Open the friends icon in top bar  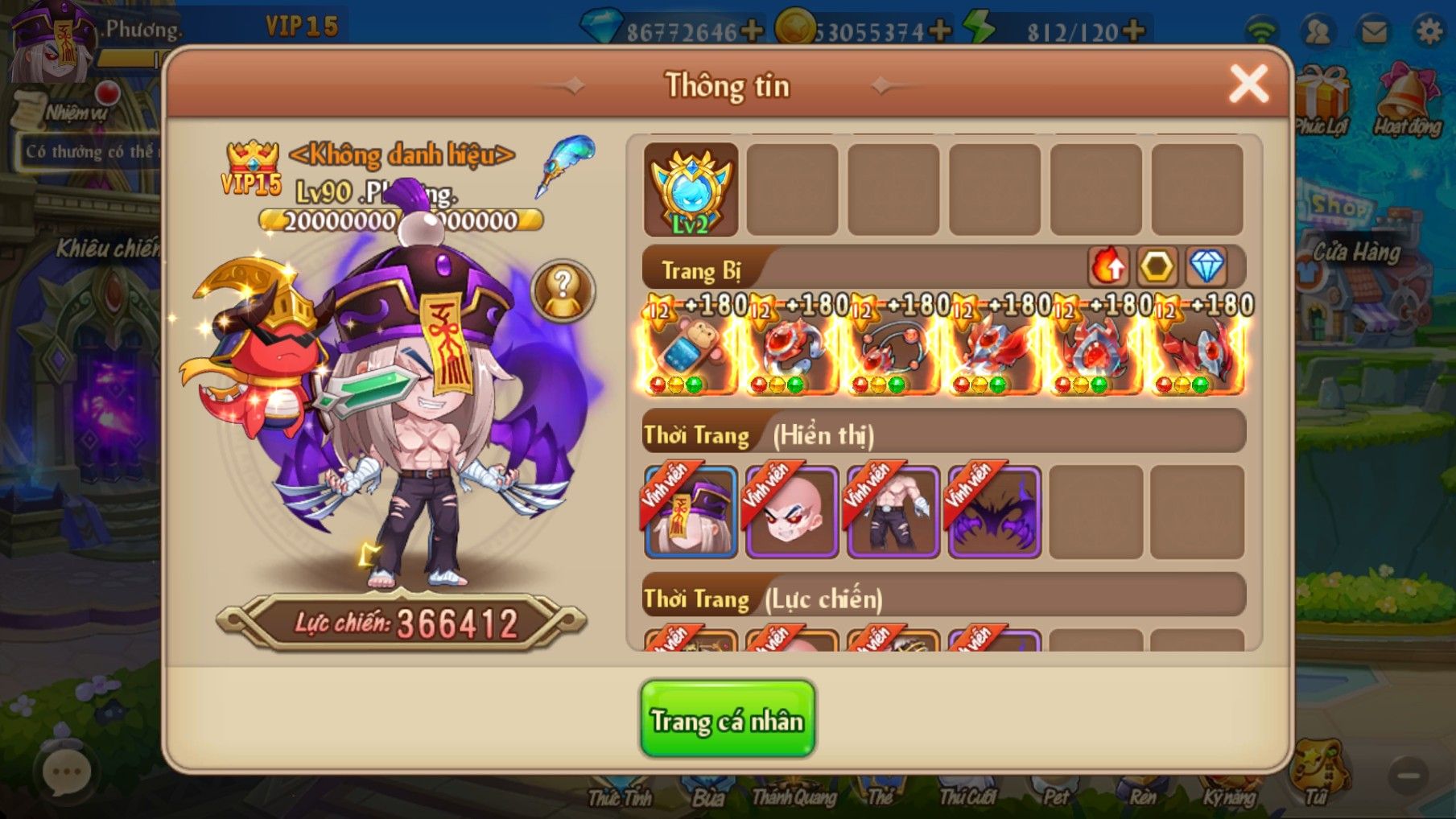1318,31
